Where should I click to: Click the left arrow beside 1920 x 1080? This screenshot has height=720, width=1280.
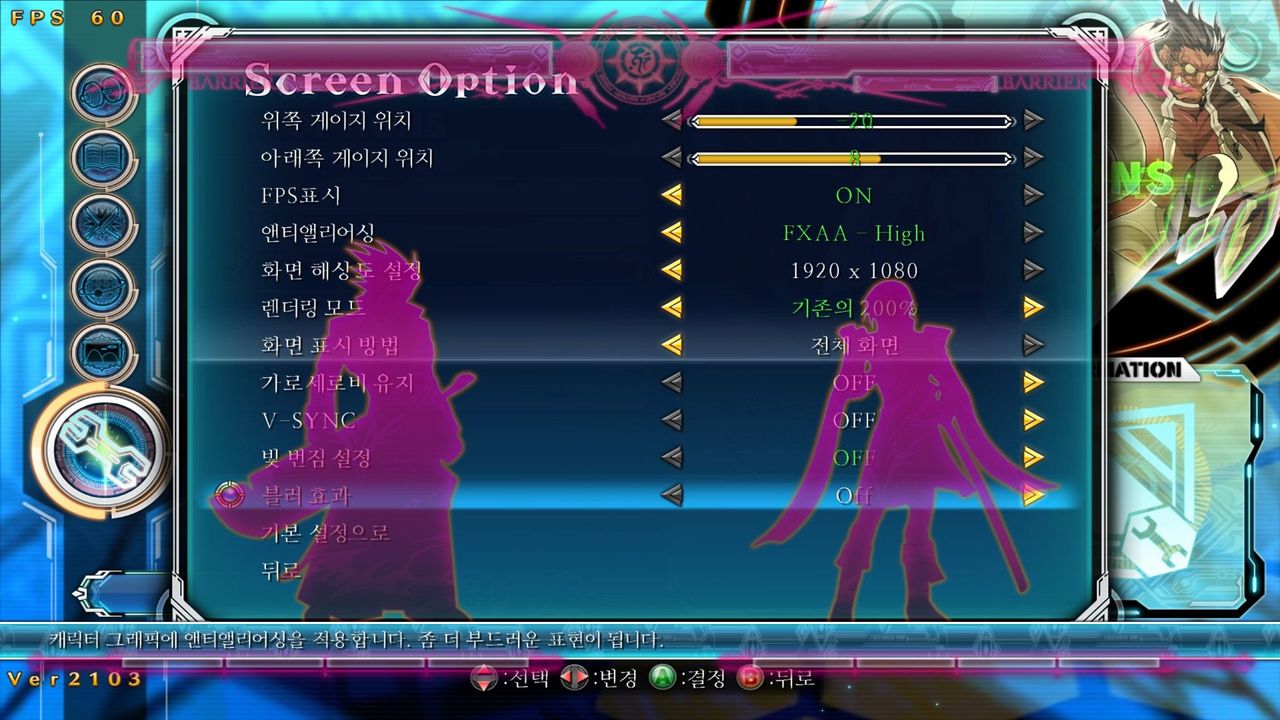coord(673,271)
